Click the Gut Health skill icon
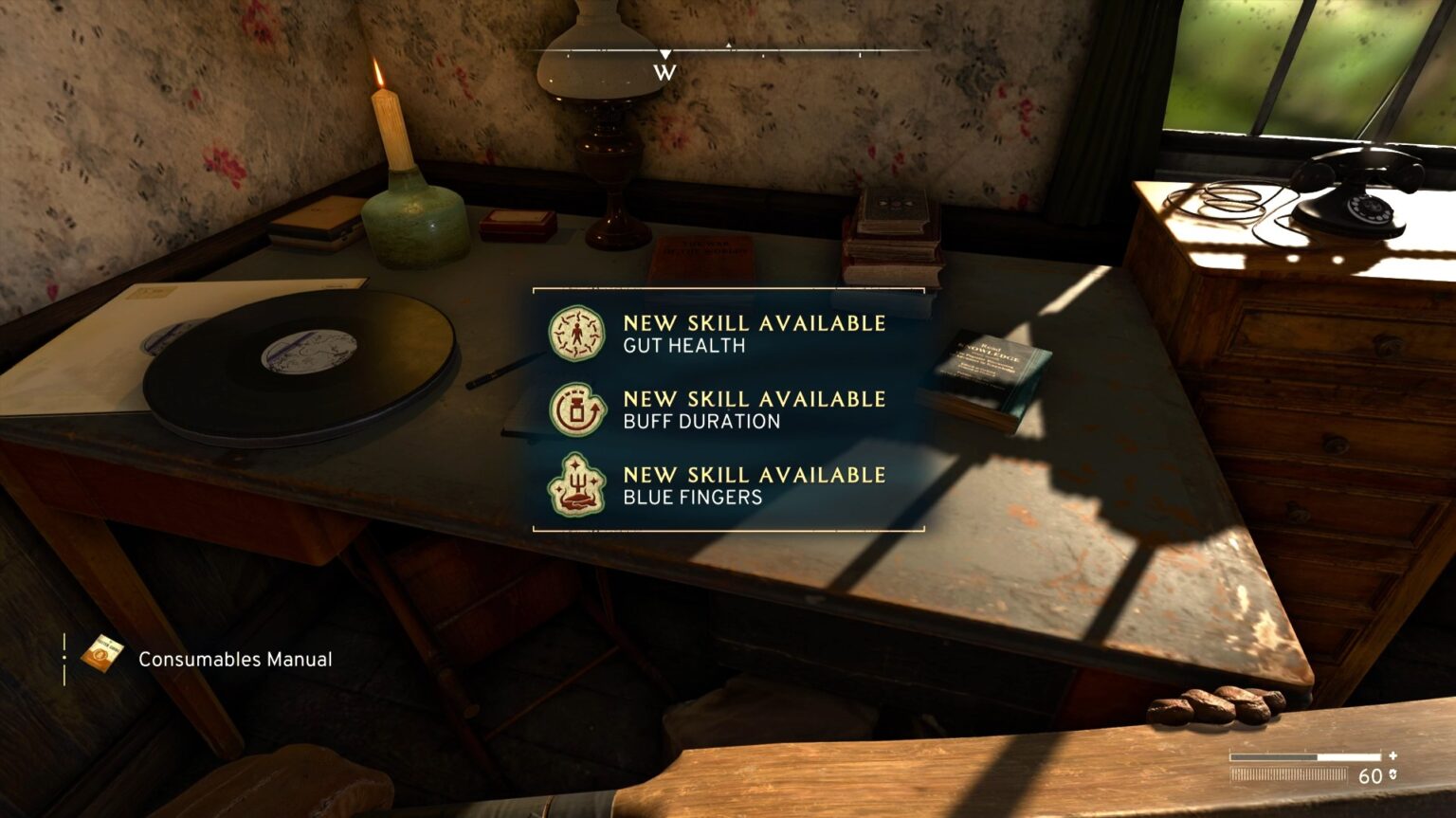 pos(576,334)
